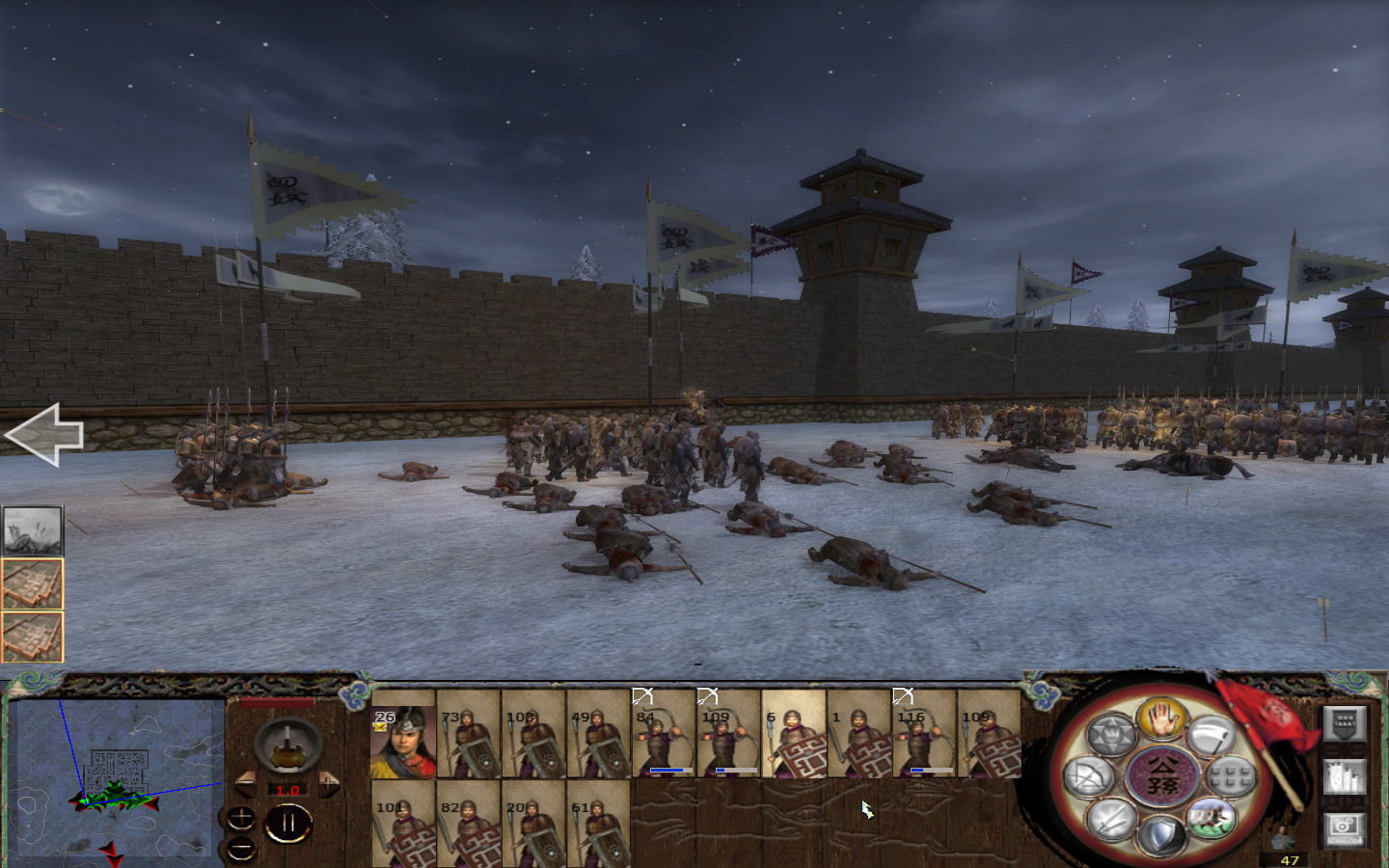Pause the battle with the pause button
1389x868 pixels.
(x=289, y=822)
